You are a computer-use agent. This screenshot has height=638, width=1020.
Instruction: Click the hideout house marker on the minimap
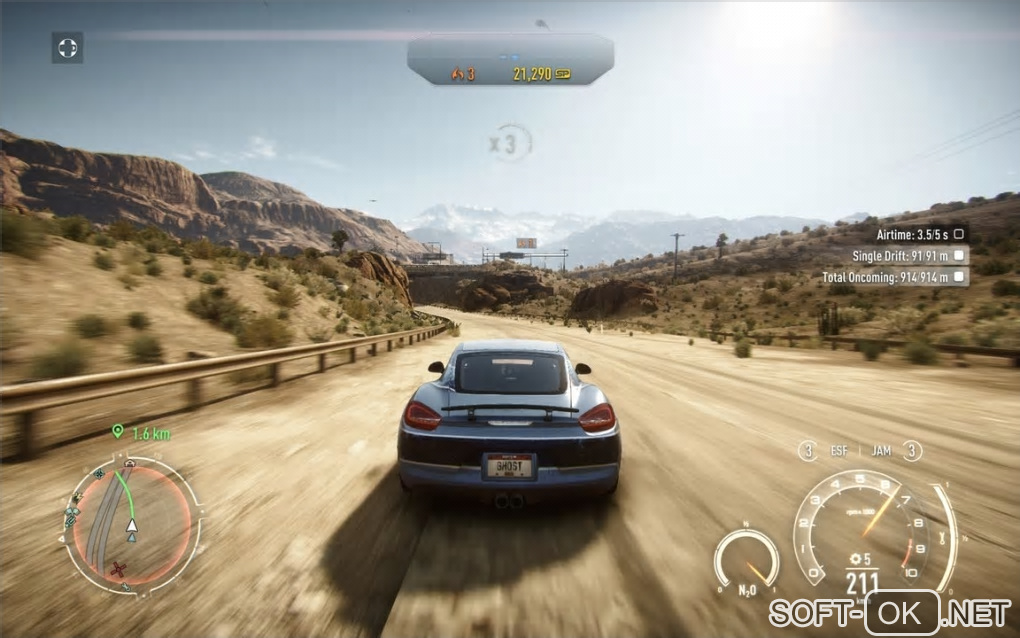click(x=130, y=464)
